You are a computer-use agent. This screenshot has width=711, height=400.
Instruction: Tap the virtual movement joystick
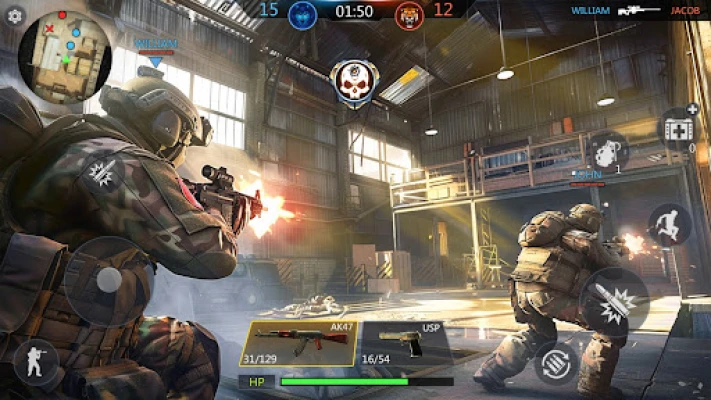point(108,282)
